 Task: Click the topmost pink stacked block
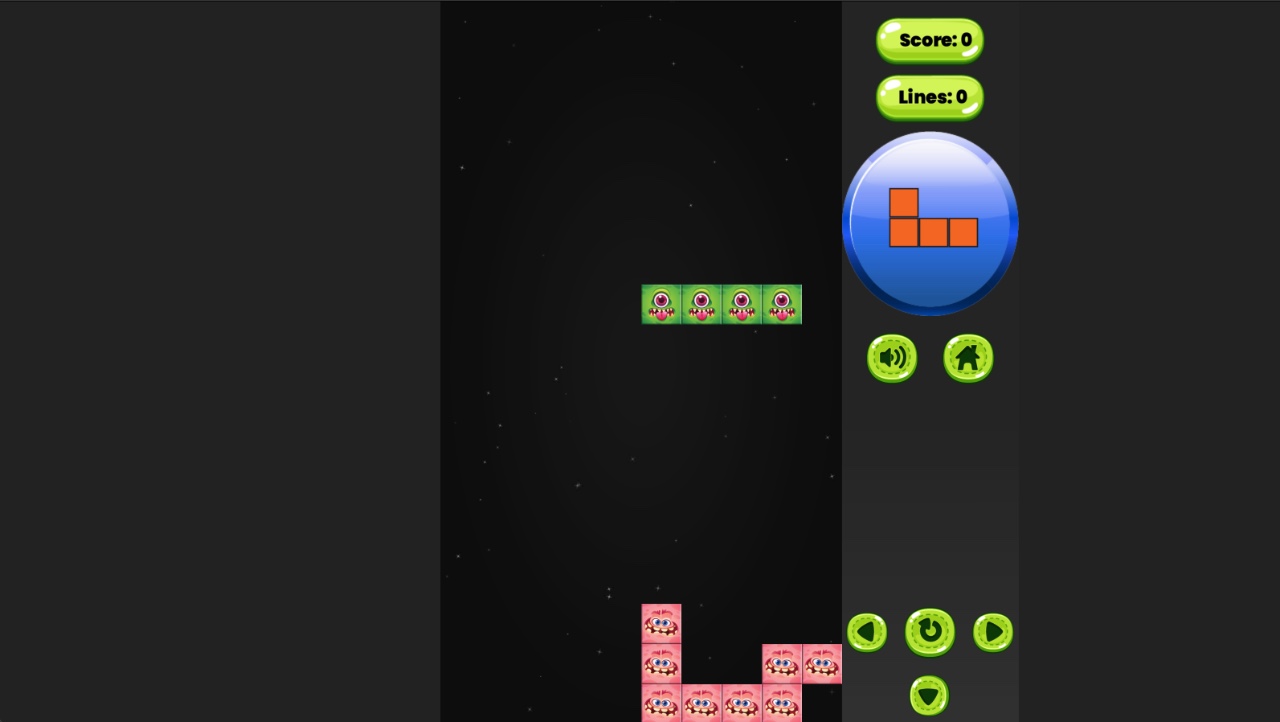(x=661, y=622)
